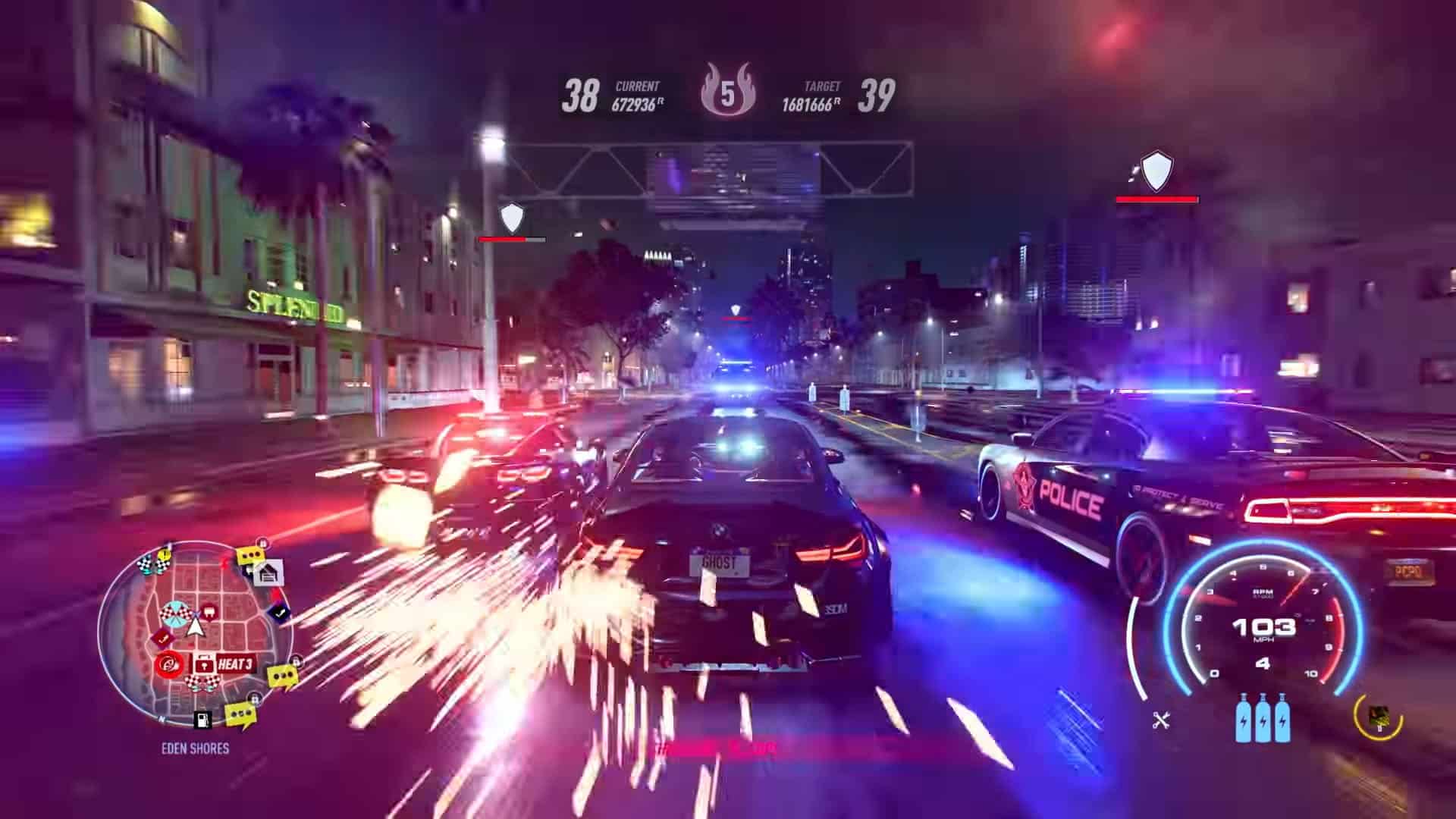Viewport: 1456px width, 819px height.
Task: Expand the yellow activity bubble near the garage icon
Action: point(251,554)
